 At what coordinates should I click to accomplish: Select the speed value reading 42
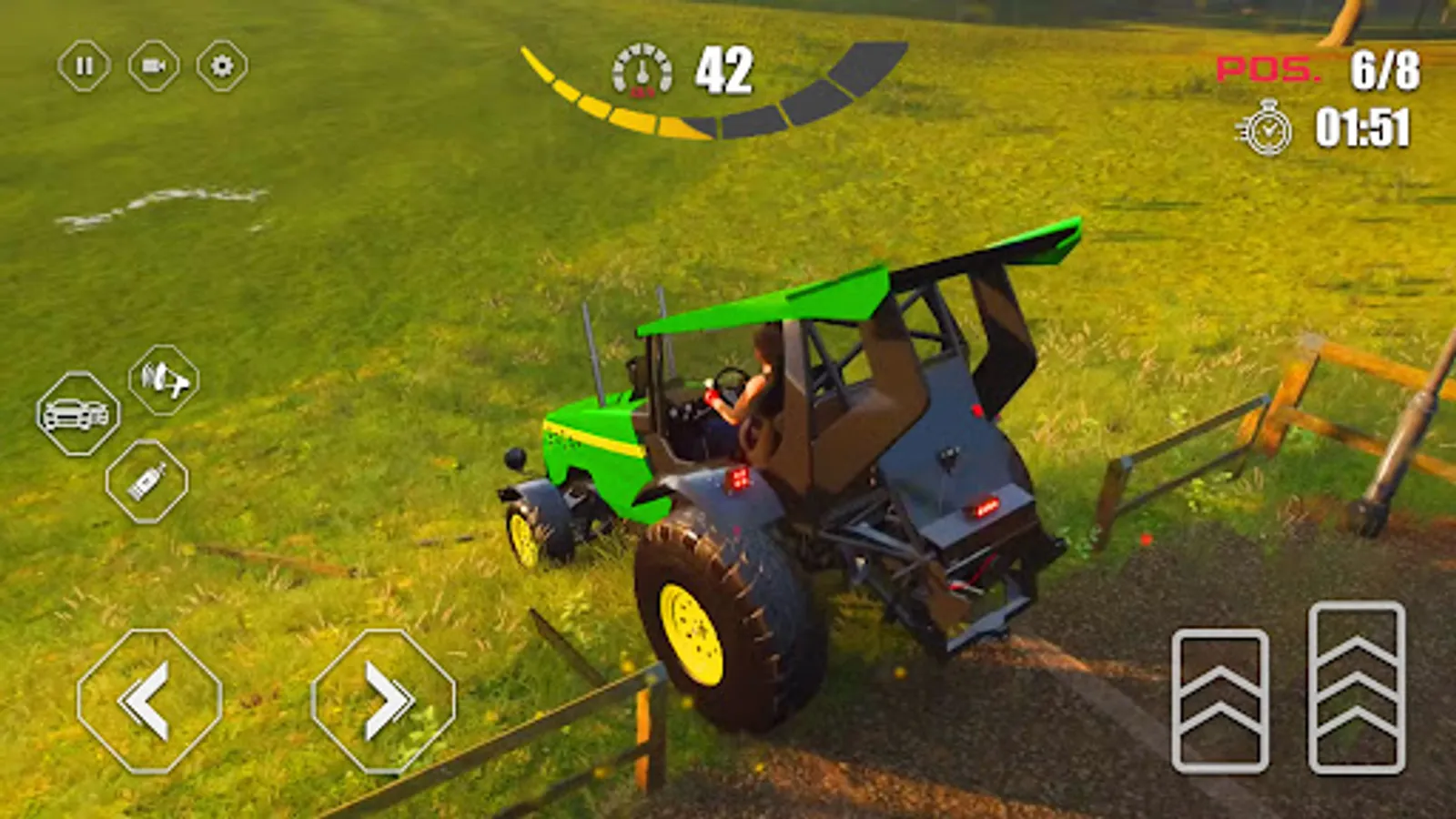coord(723,71)
